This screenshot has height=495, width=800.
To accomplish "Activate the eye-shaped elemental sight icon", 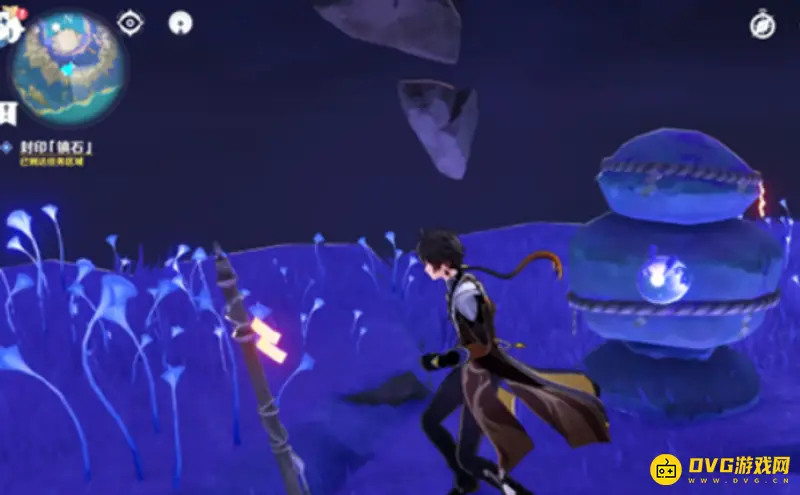I will point(130,22).
